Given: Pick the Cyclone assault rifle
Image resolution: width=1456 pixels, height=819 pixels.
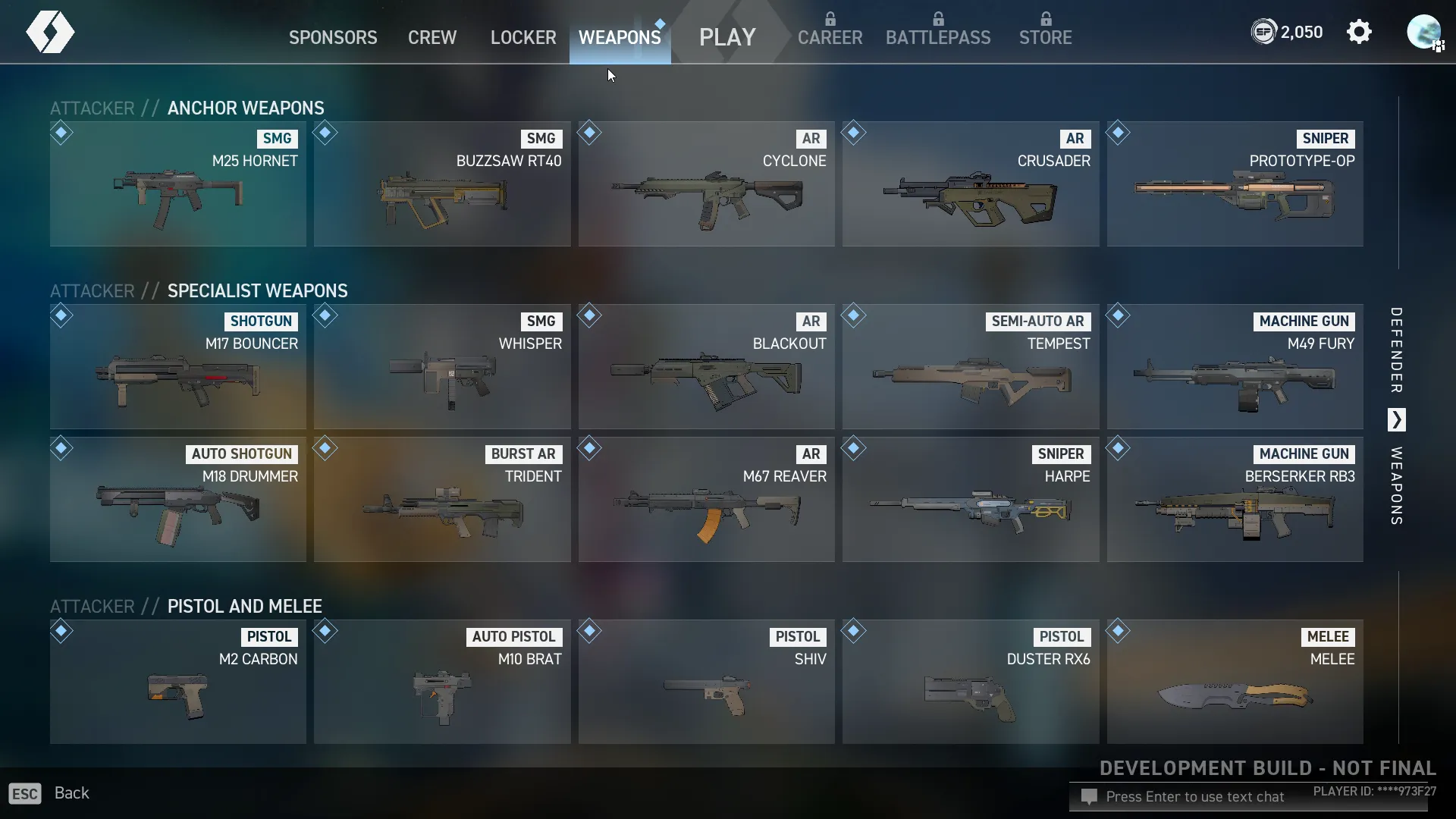Looking at the screenshot, I should click(x=706, y=184).
